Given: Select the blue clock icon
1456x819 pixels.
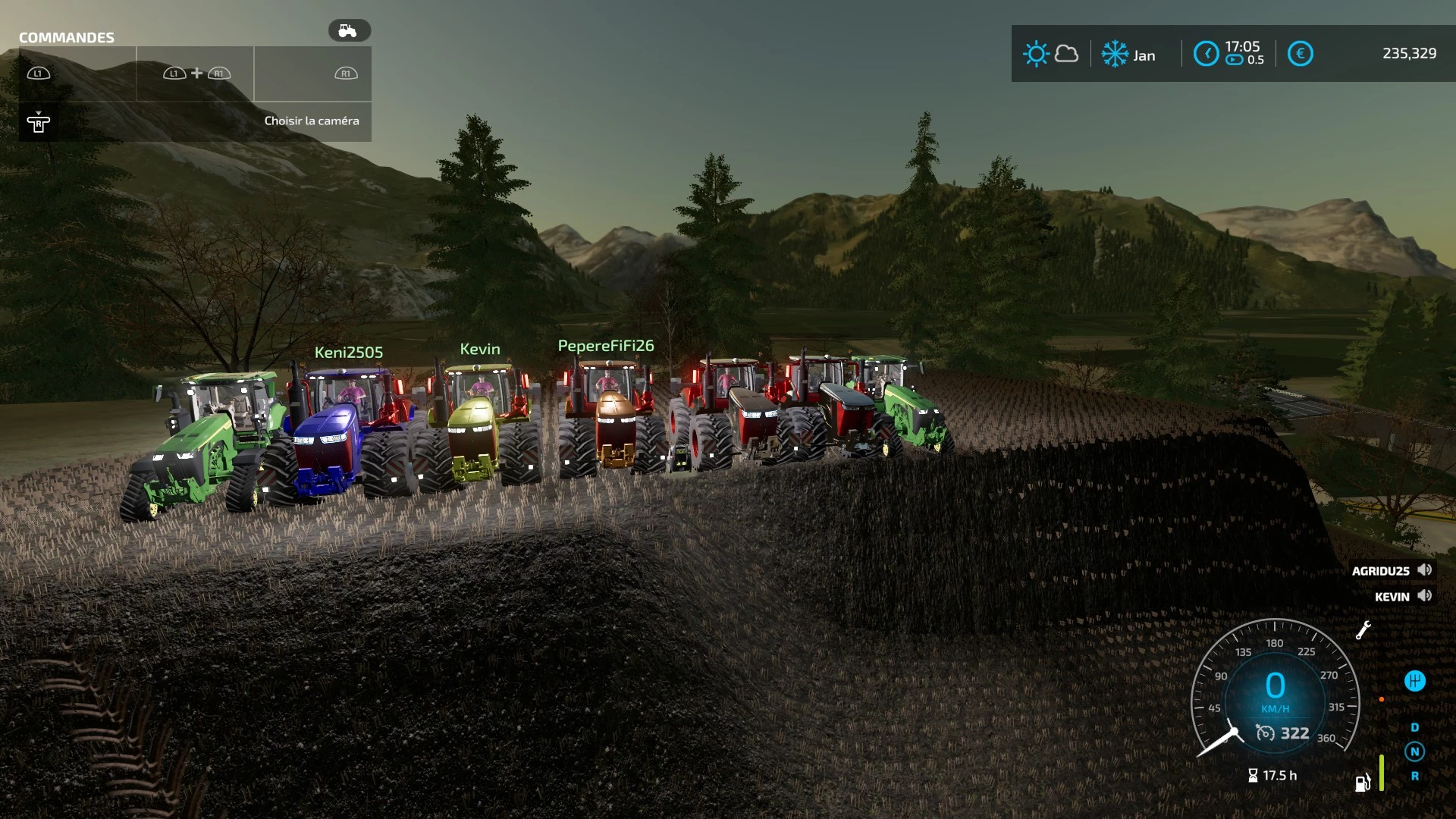Looking at the screenshot, I should click(1206, 54).
